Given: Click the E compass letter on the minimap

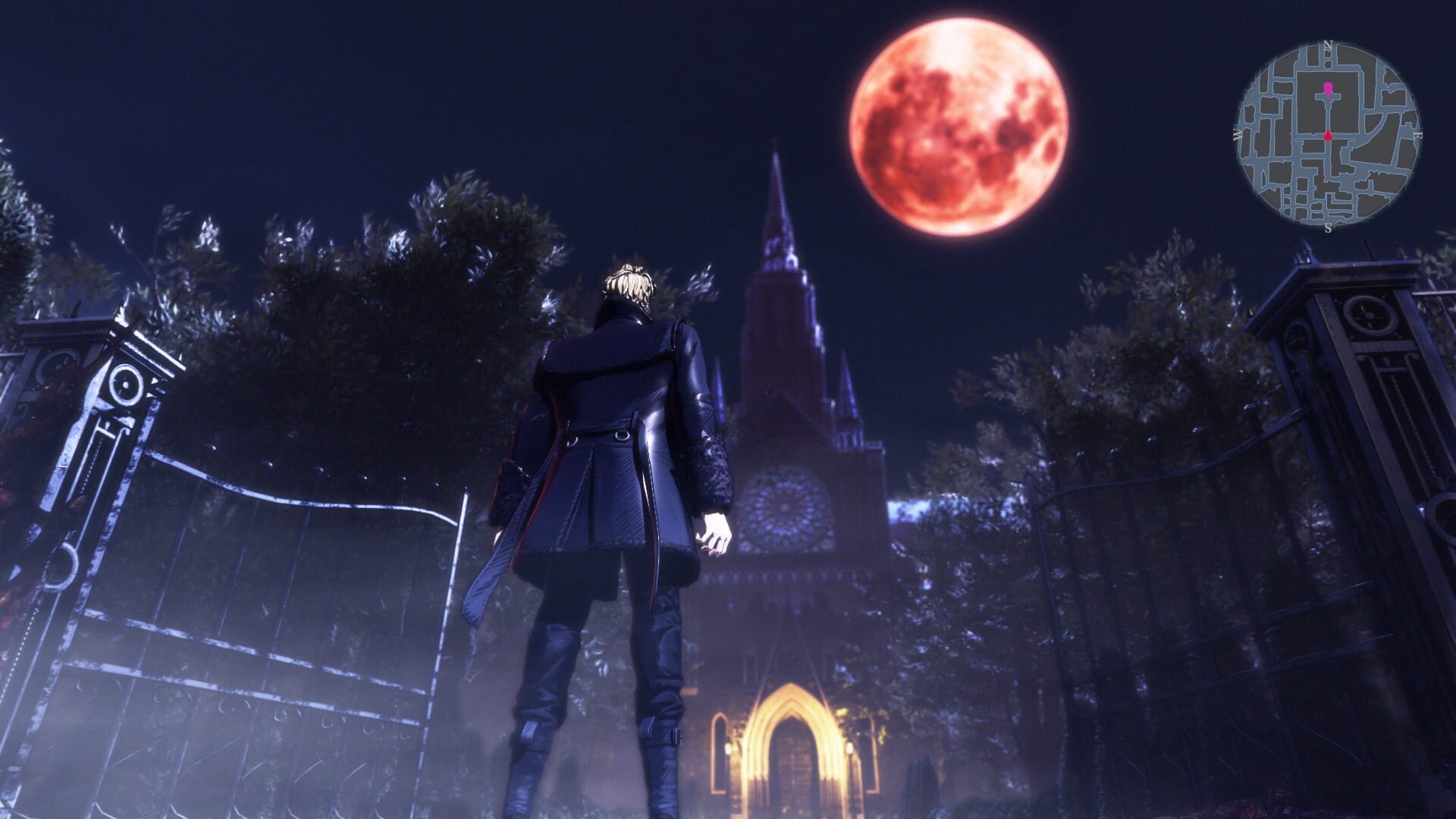Looking at the screenshot, I should pos(1418,134).
